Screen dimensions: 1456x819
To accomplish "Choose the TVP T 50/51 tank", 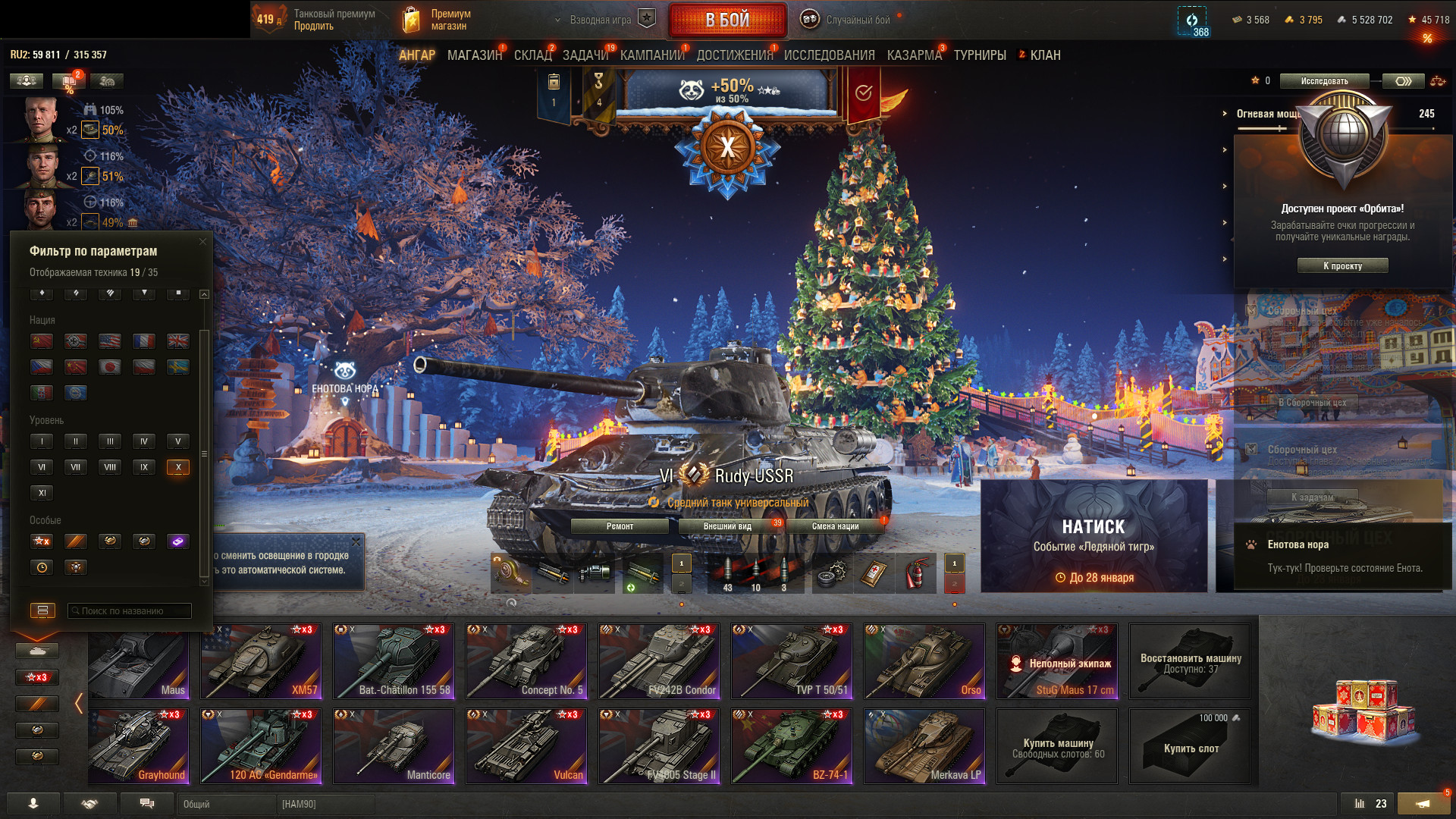I will tap(791, 661).
